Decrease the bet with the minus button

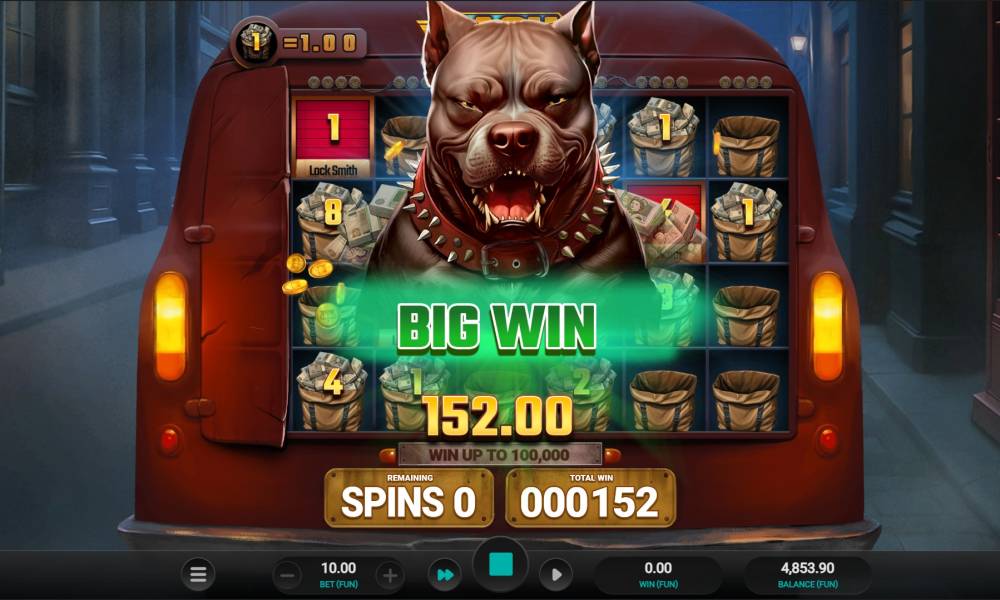pos(287,575)
